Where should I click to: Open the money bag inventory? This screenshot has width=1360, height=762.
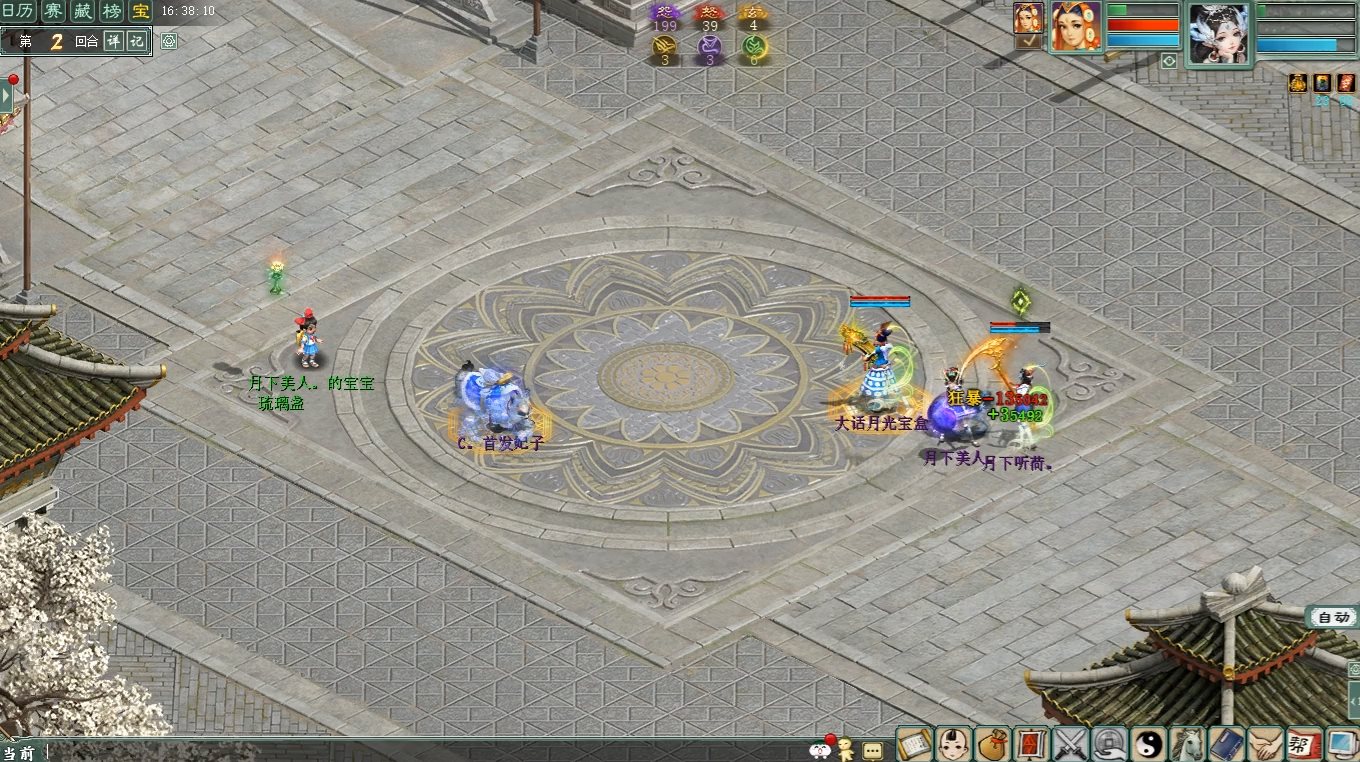coord(993,744)
